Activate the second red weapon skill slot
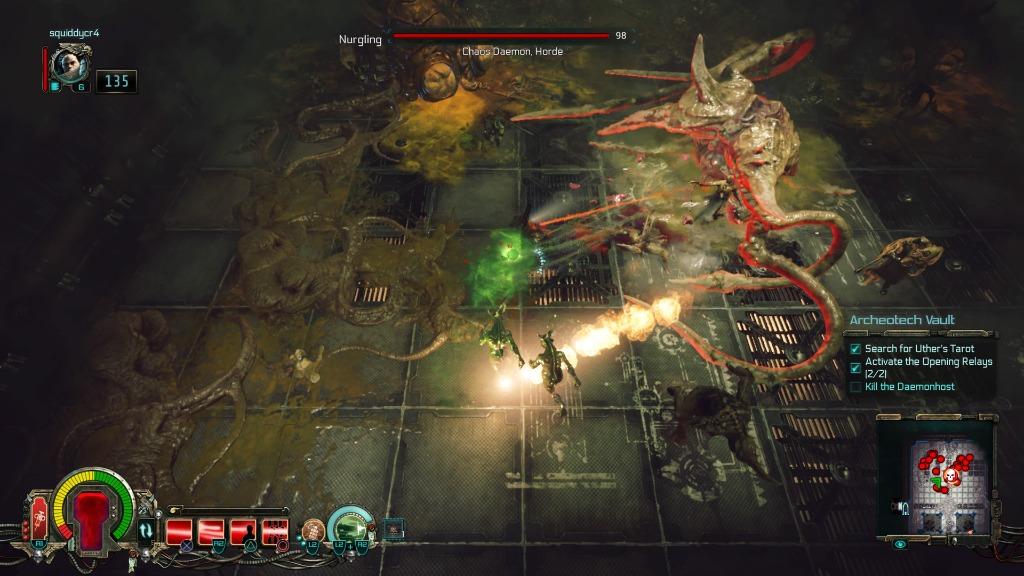The width and height of the screenshot is (1024, 576). 211,532
